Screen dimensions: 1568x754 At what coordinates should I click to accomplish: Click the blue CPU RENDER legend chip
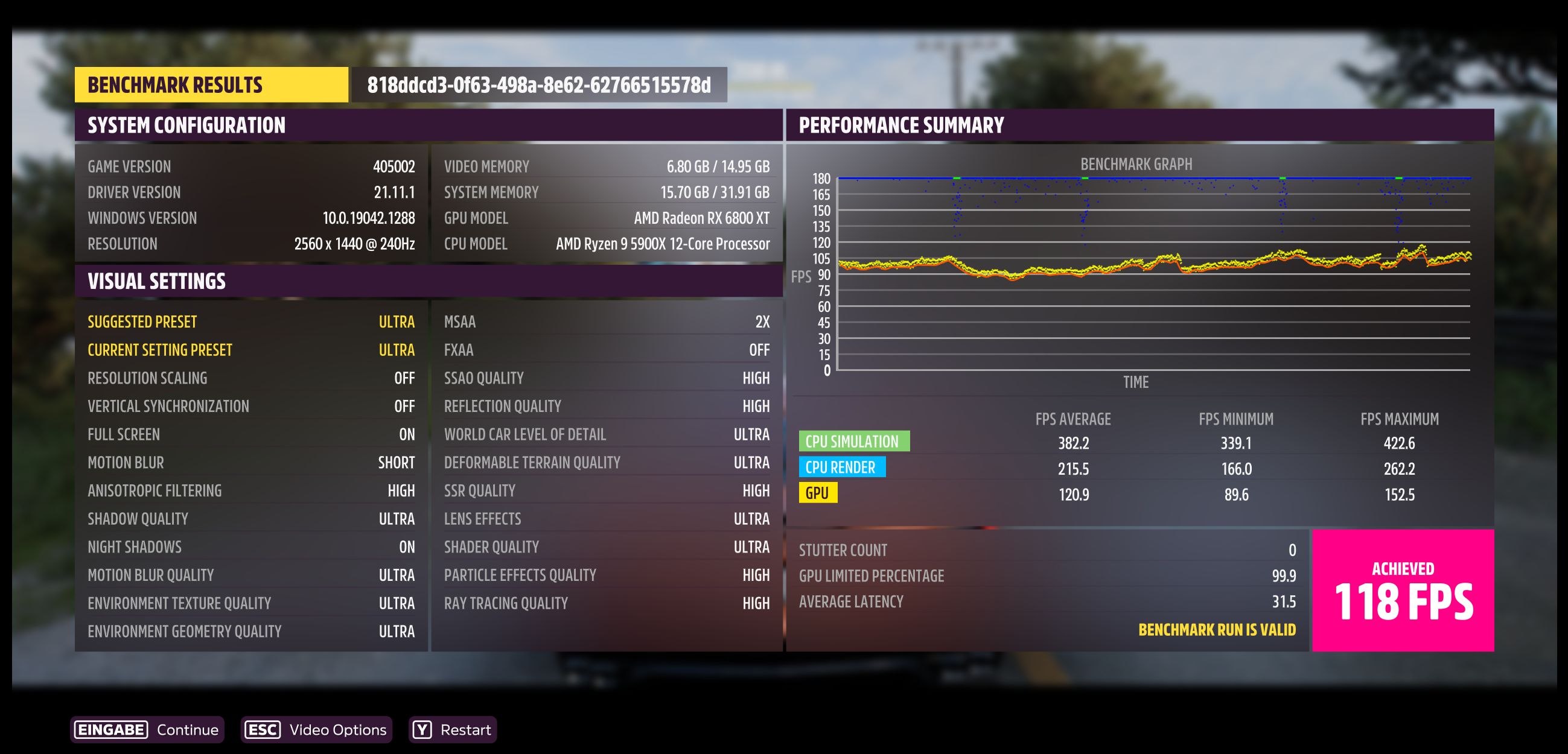click(844, 467)
